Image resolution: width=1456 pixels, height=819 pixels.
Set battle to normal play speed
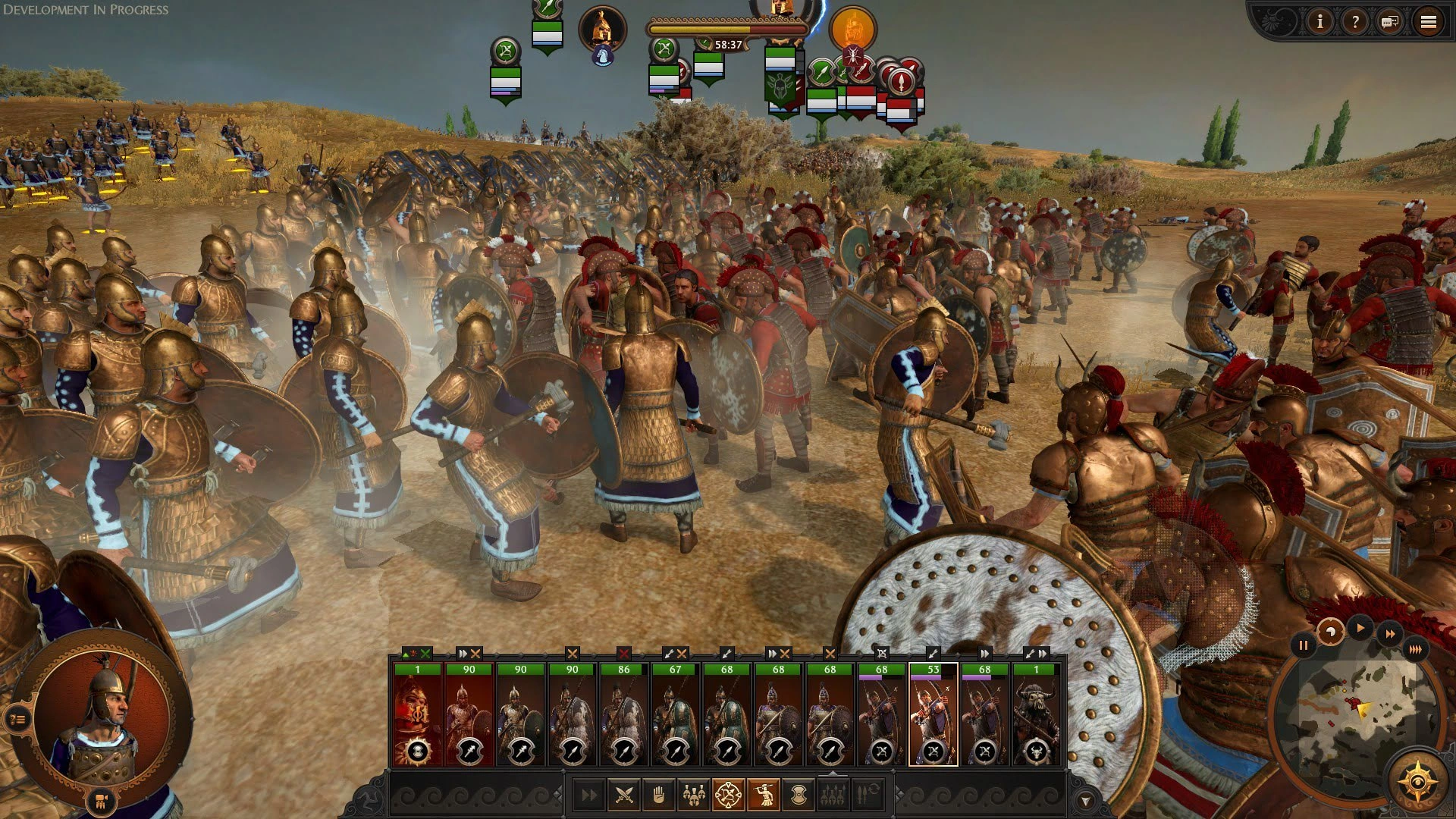(x=1360, y=628)
